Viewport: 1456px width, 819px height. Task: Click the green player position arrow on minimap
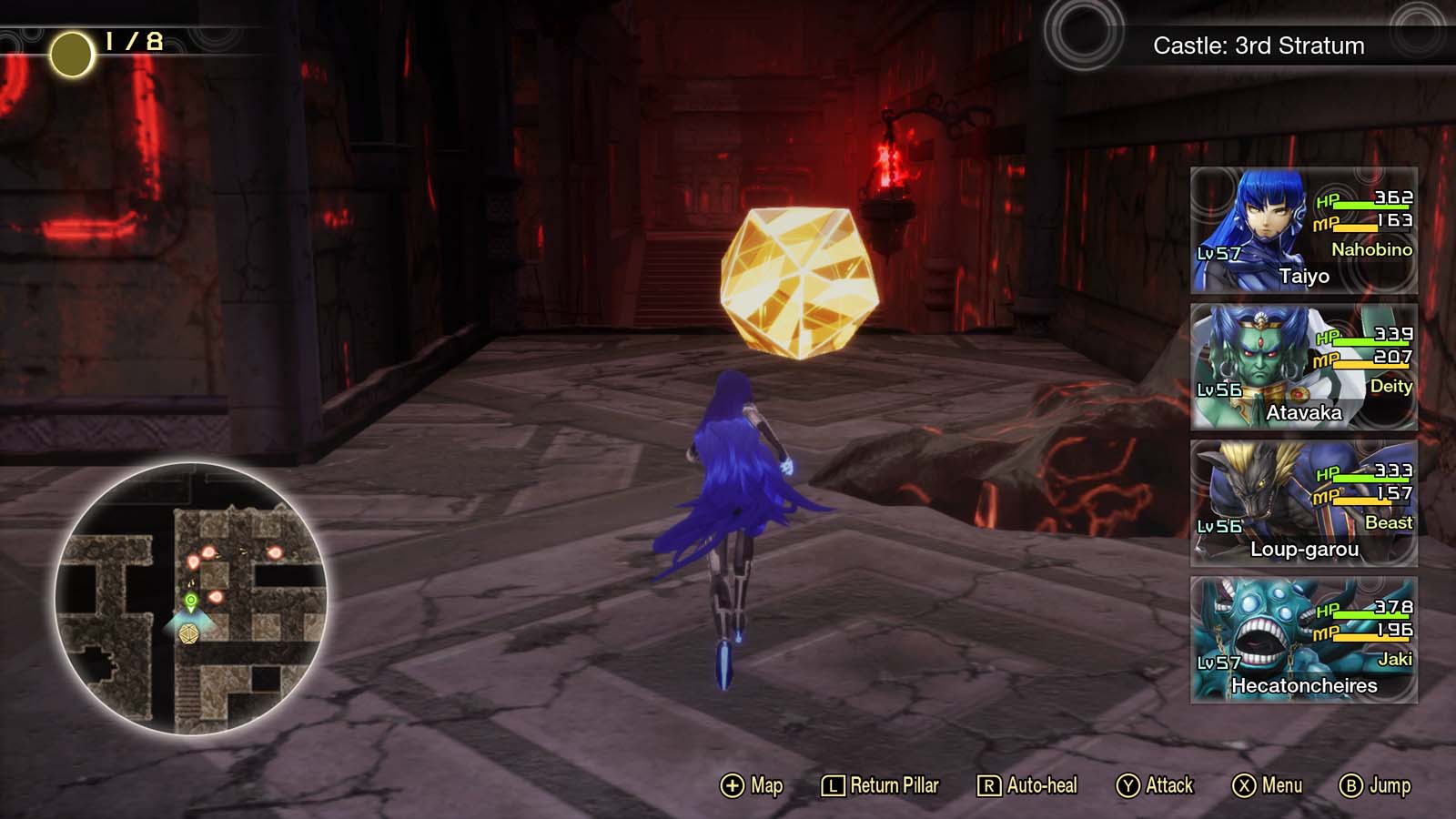click(190, 601)
